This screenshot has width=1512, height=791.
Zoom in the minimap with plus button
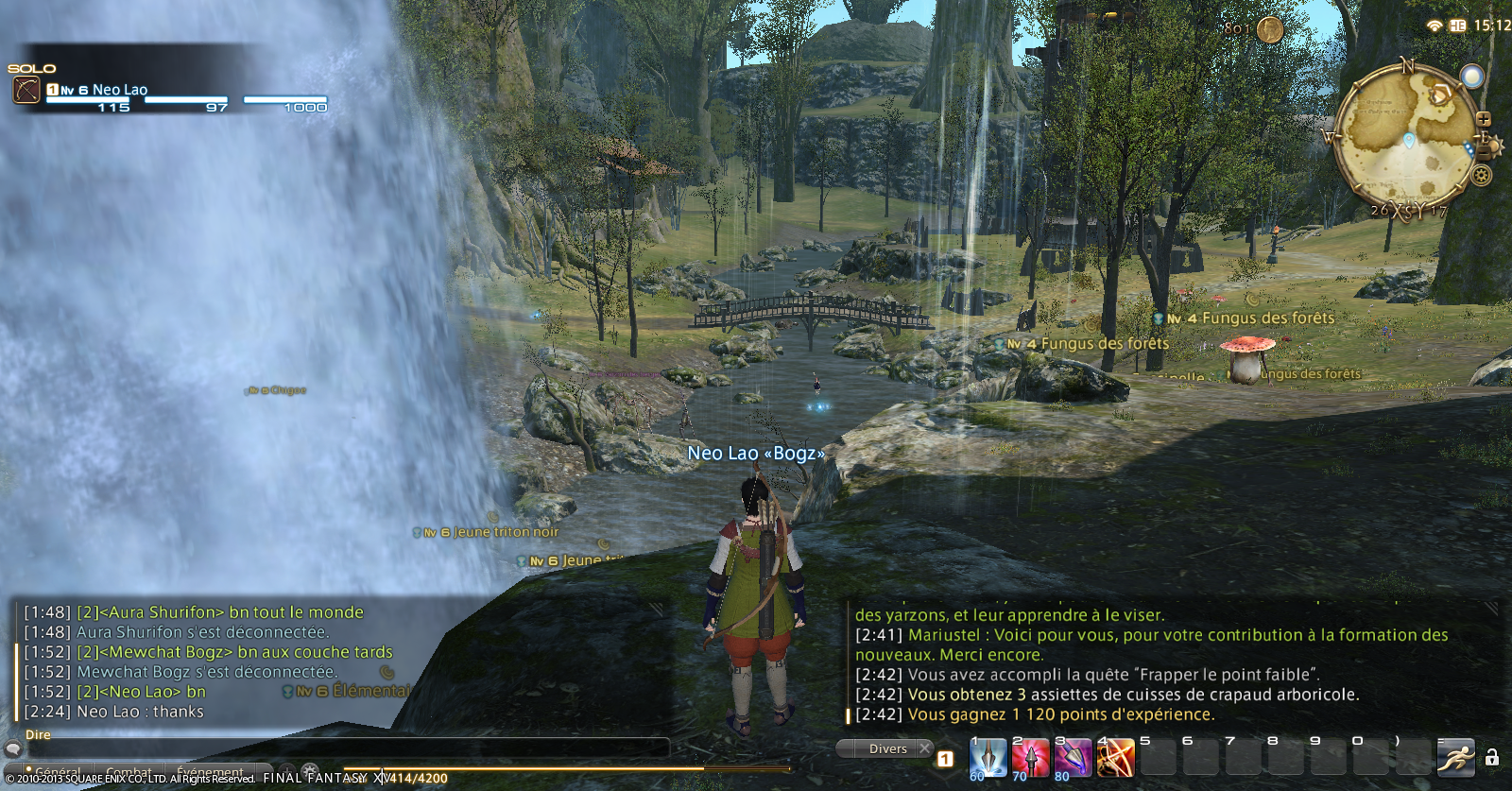(1484, 120)
